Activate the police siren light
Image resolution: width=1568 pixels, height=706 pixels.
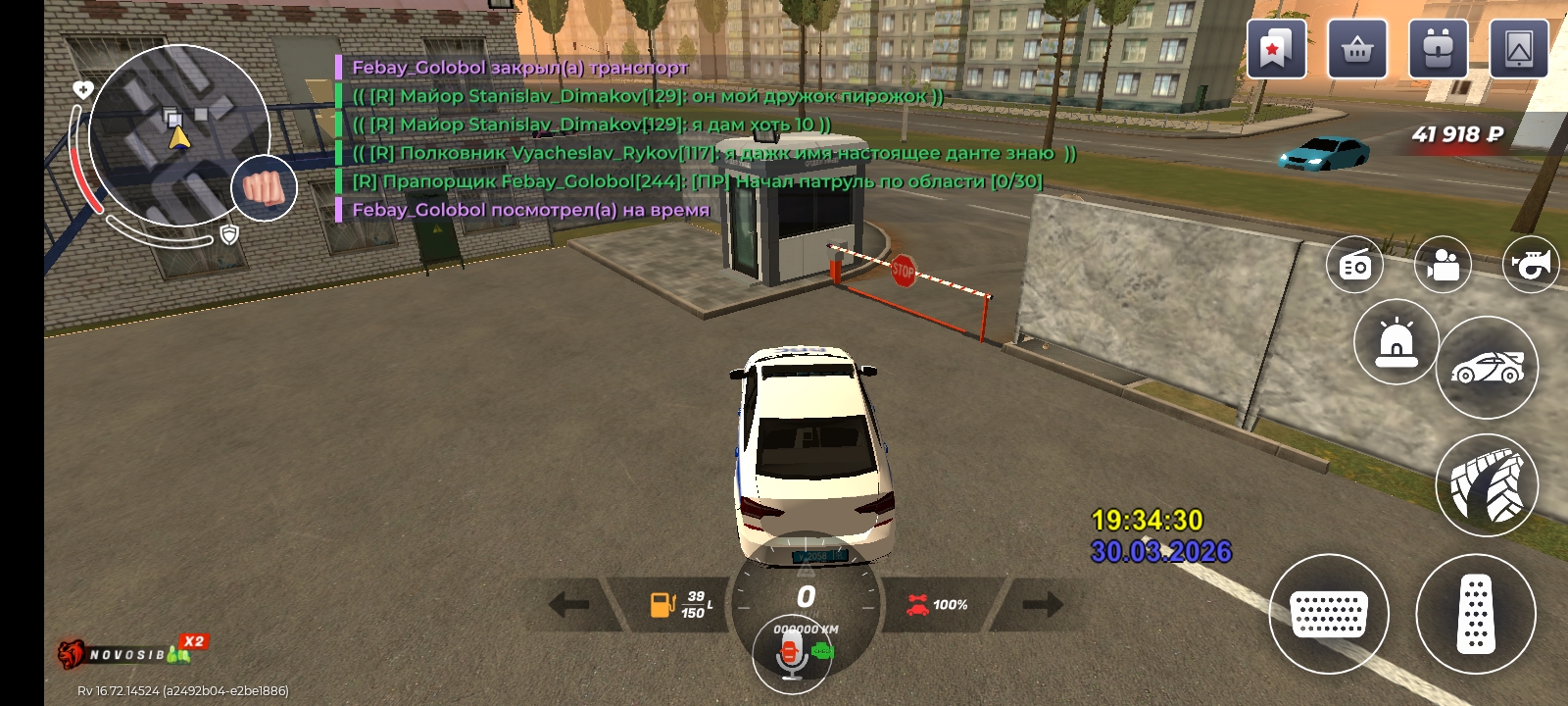pos(1396,342)
